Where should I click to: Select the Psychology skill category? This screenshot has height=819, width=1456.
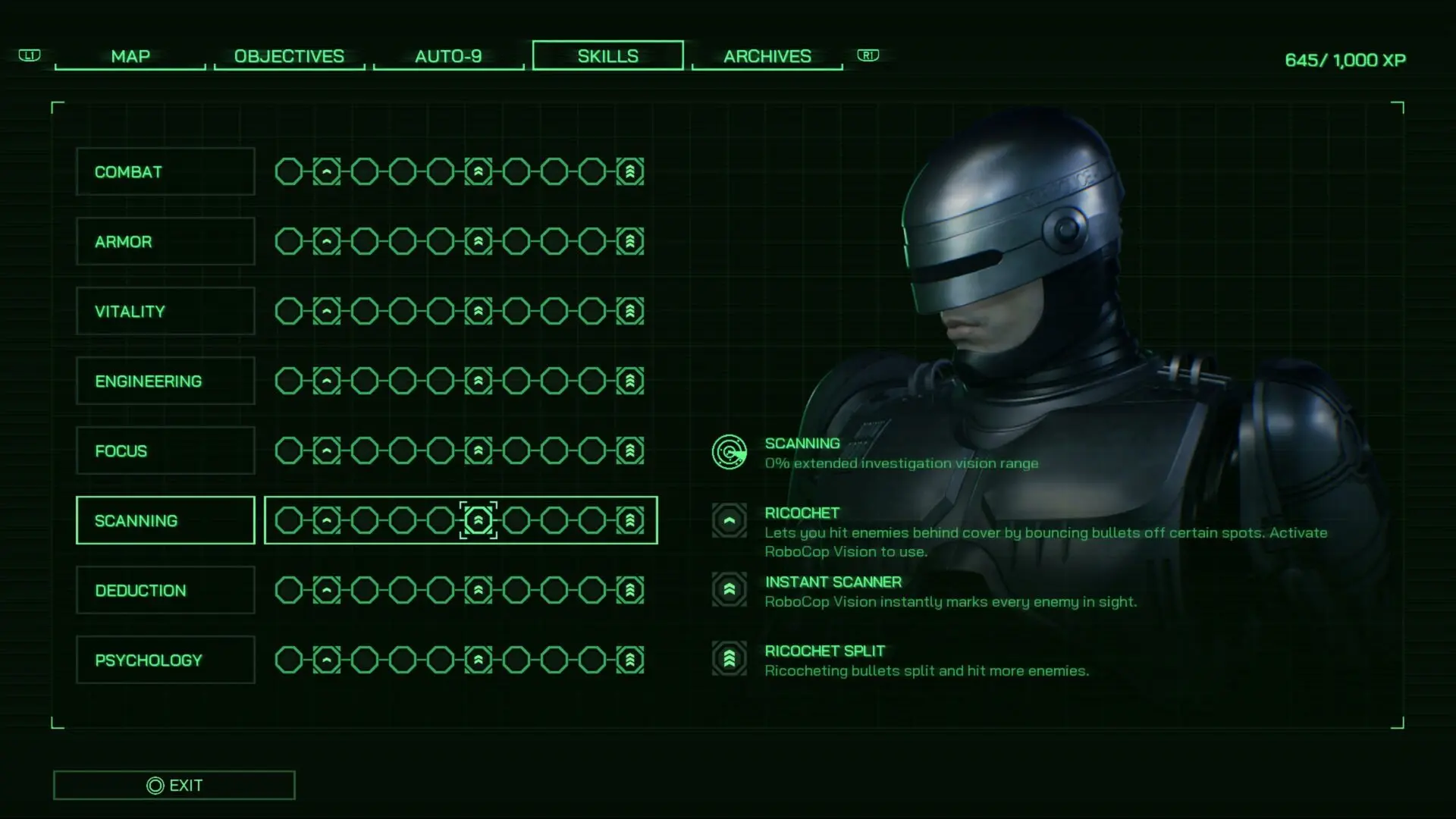point(165,661)
